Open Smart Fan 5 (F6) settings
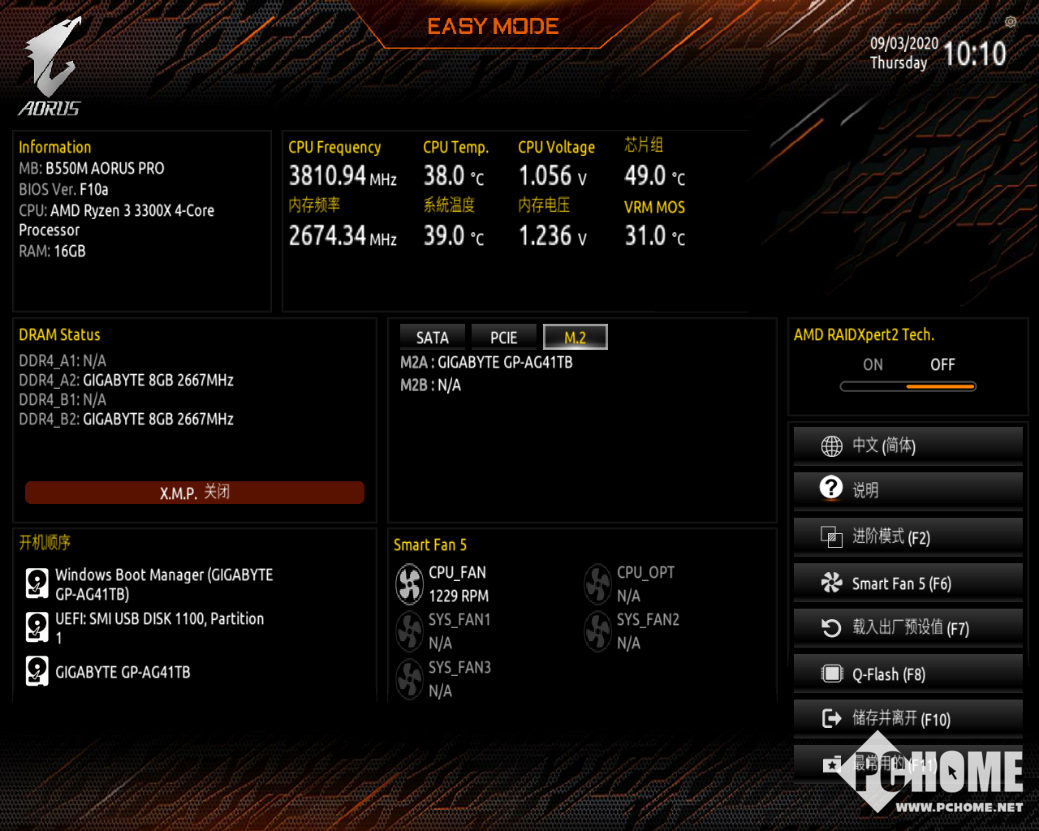The width and height of the screenshot is (1039, 831). (x=908, y=583)
